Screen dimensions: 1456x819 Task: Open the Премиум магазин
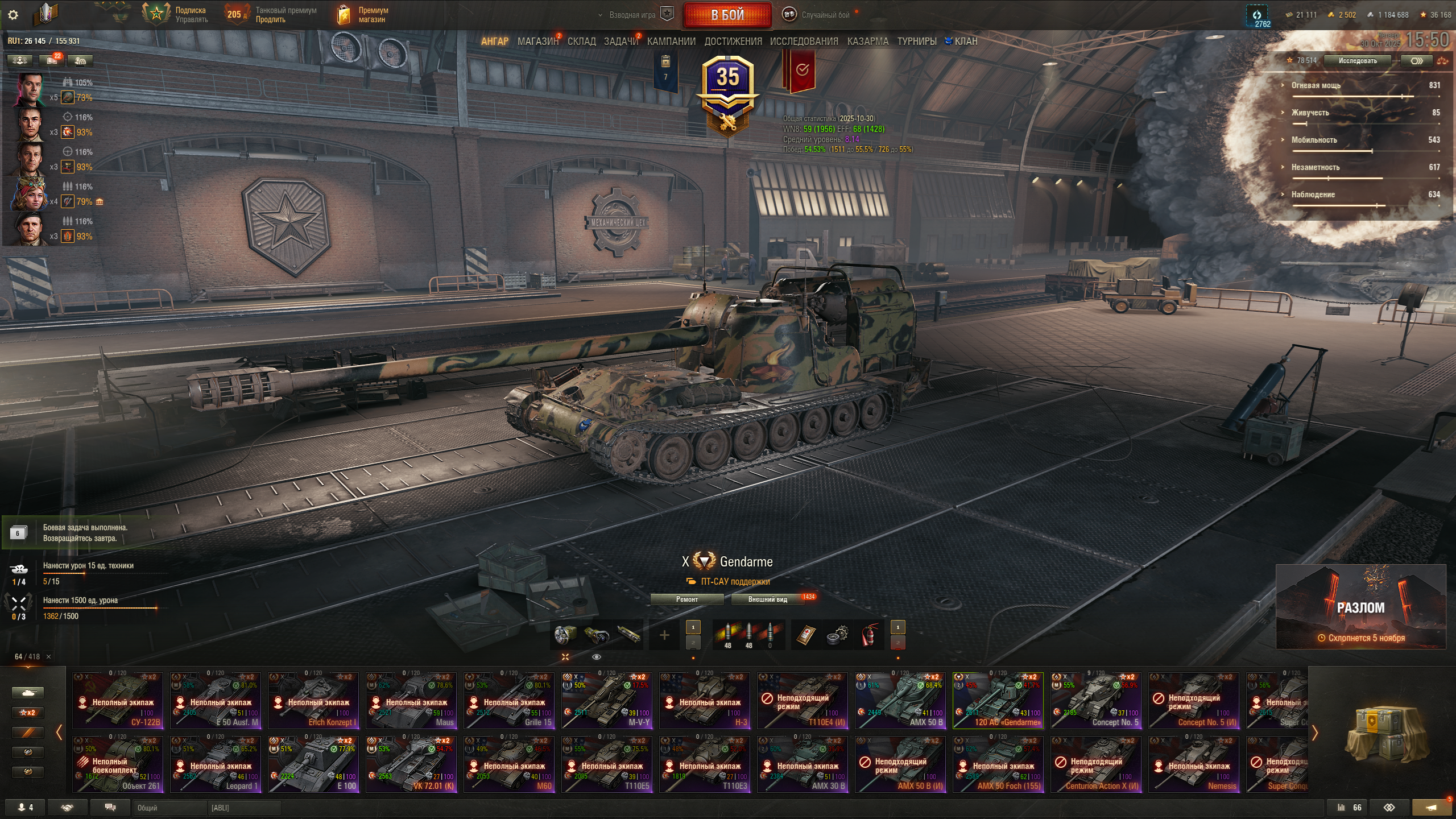(x=364, y=15)
